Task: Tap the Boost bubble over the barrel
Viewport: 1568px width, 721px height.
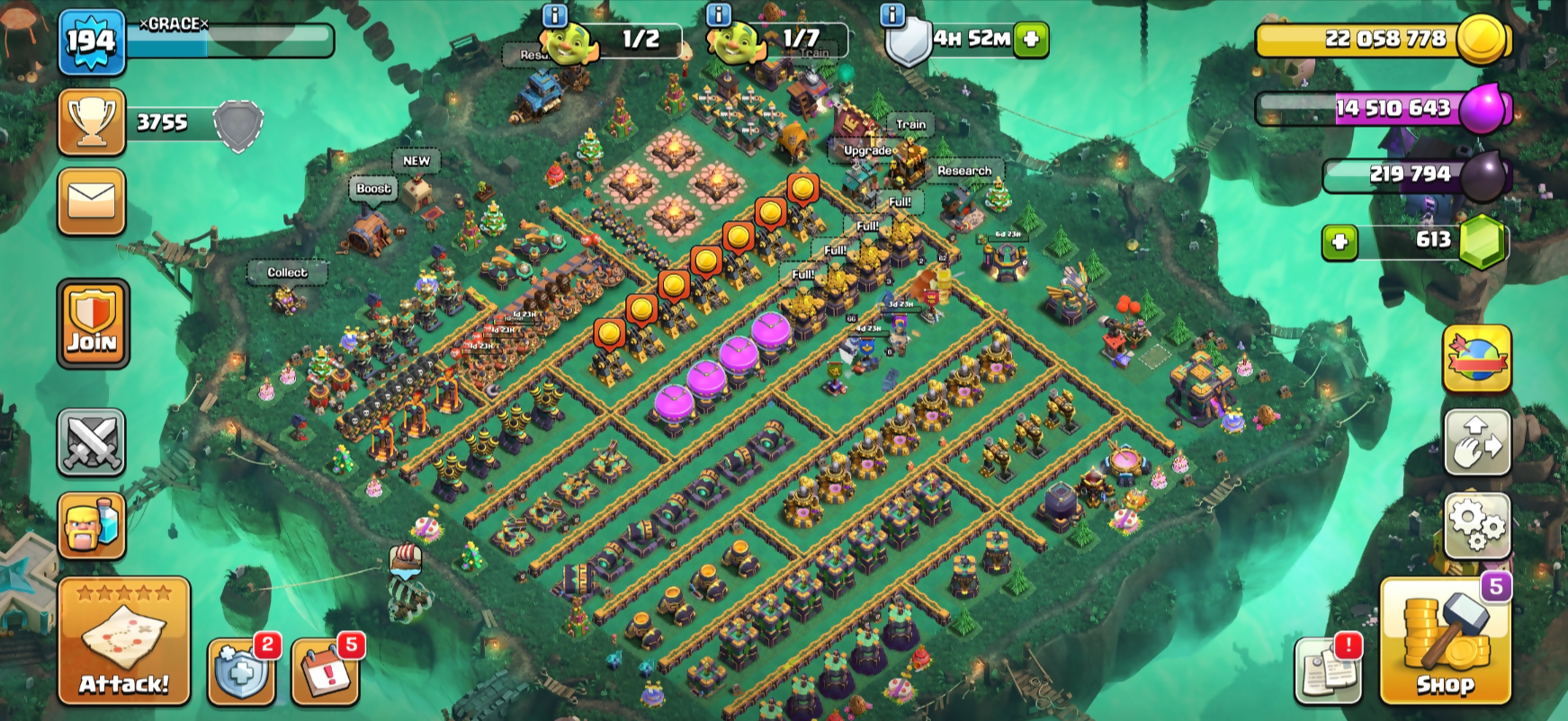Action: (x=373, y=189)
